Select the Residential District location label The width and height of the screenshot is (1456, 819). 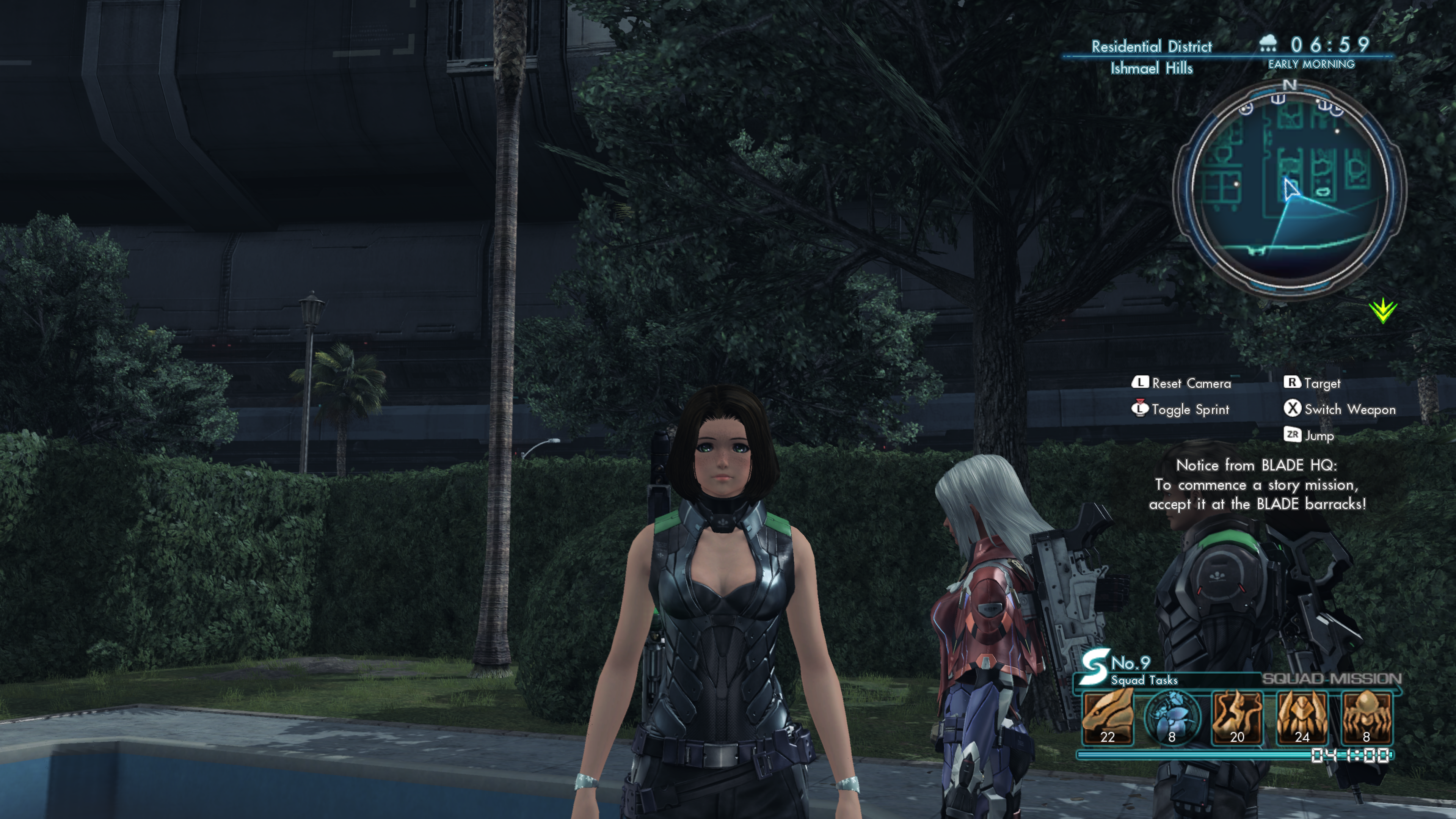coord(1152,46)
